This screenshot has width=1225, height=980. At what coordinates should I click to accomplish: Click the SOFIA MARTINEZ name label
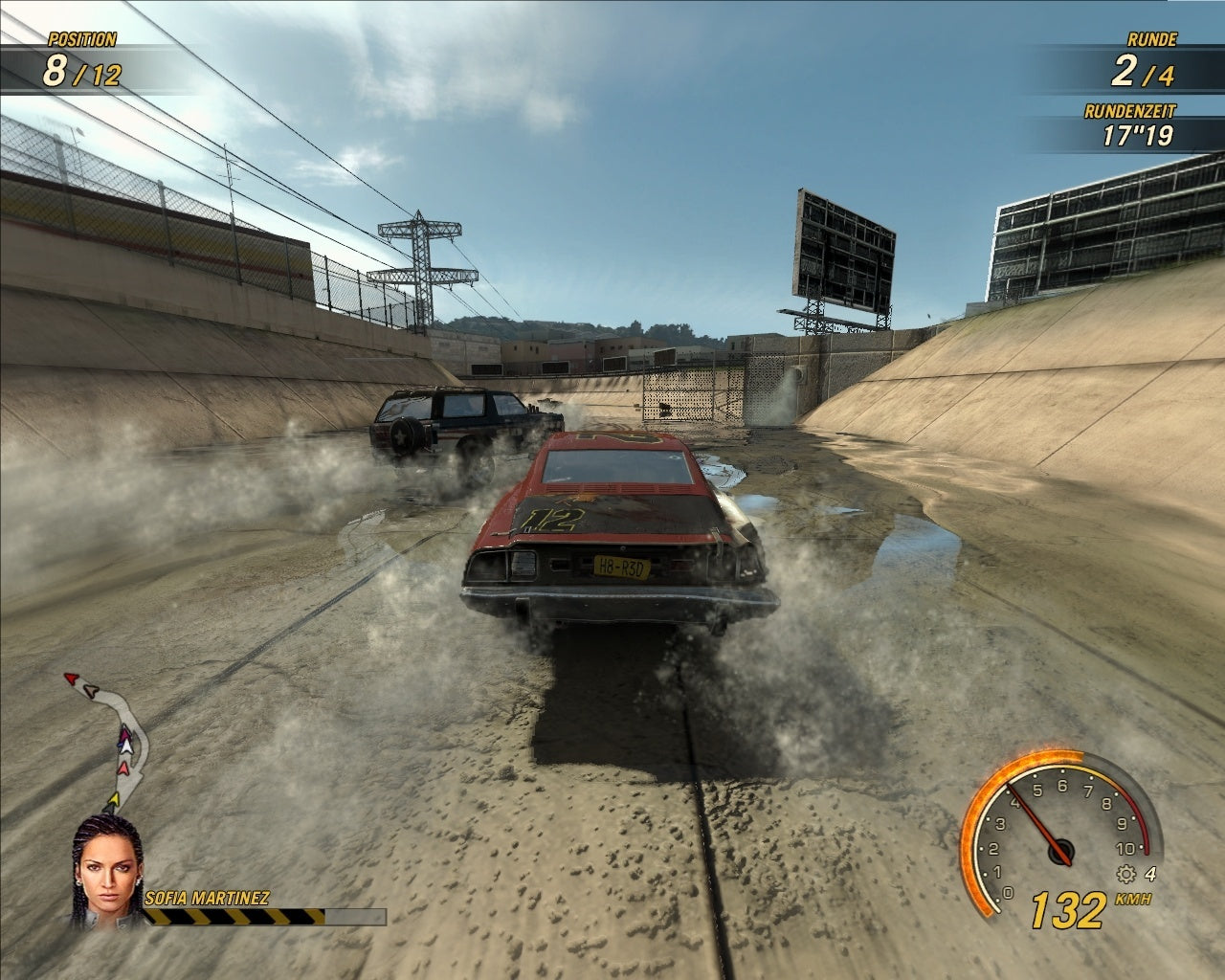(206, 898)
